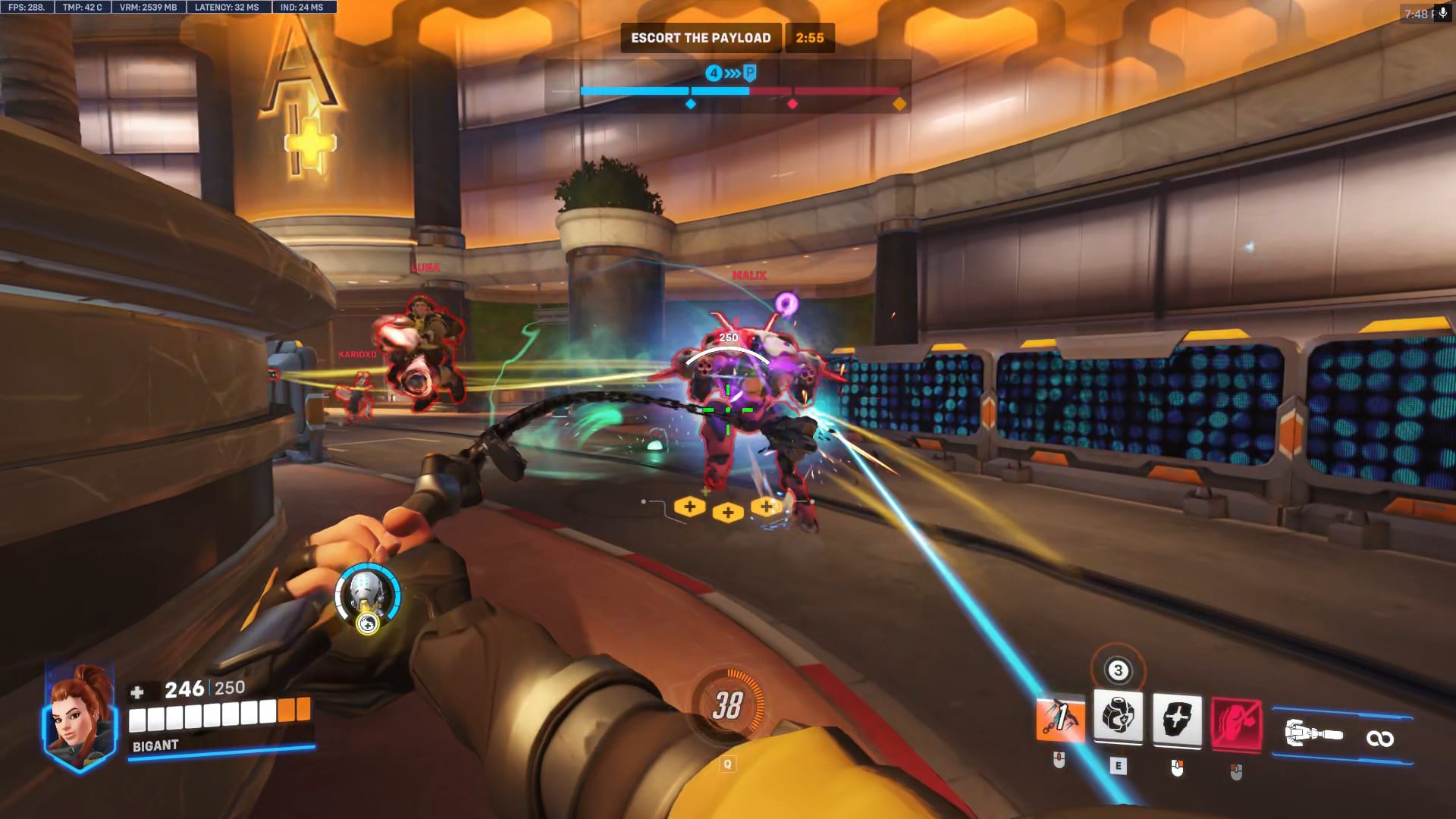Select the red Shield Bash ability icon
This screenshot has width=1456, height=819.
click(1236, 723)
